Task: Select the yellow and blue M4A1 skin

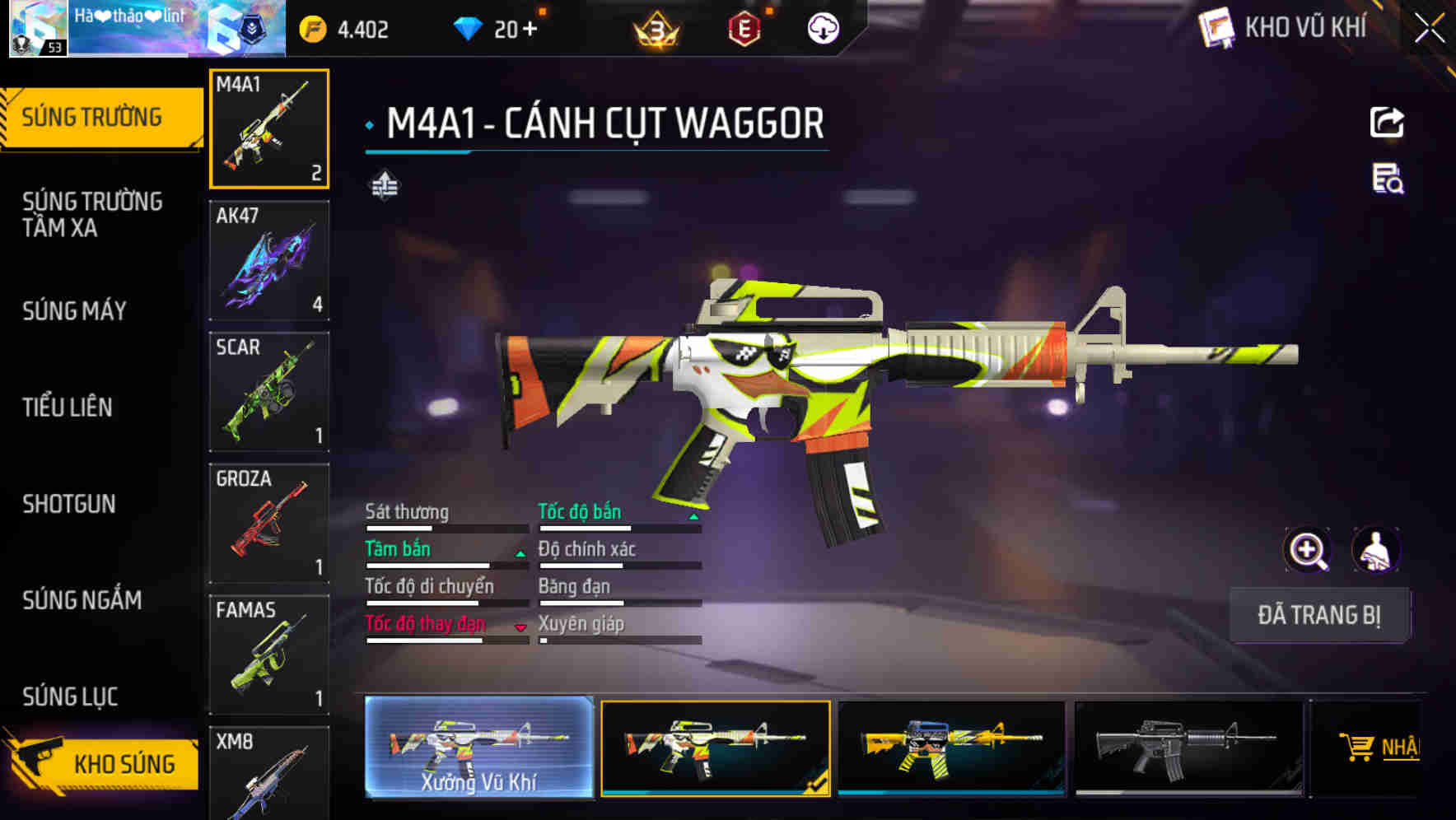Action: (x=951, y=748)
